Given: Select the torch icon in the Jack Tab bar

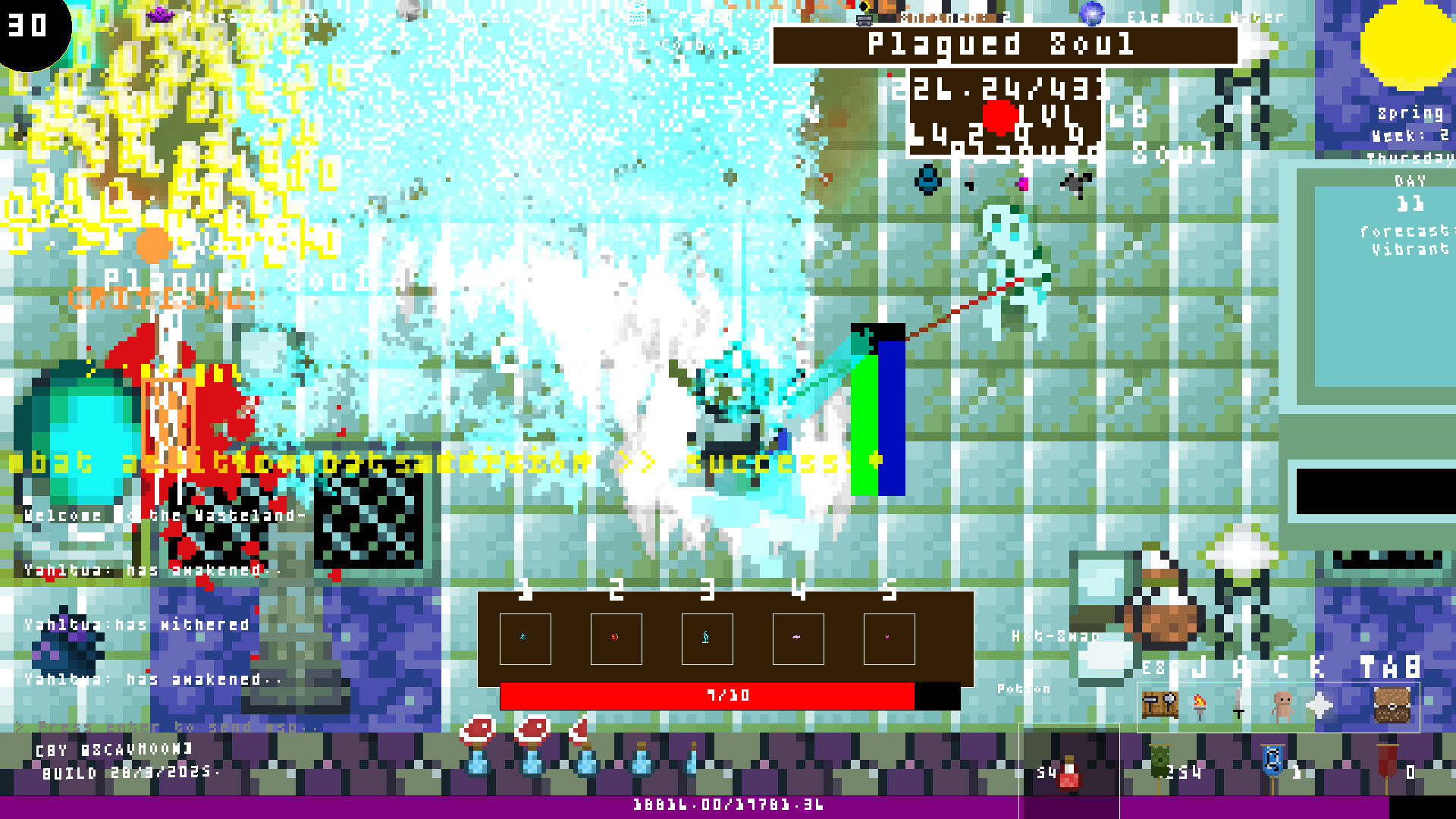Looking at the screenshot, I should pyautogui.click(x=1200, y=705).
